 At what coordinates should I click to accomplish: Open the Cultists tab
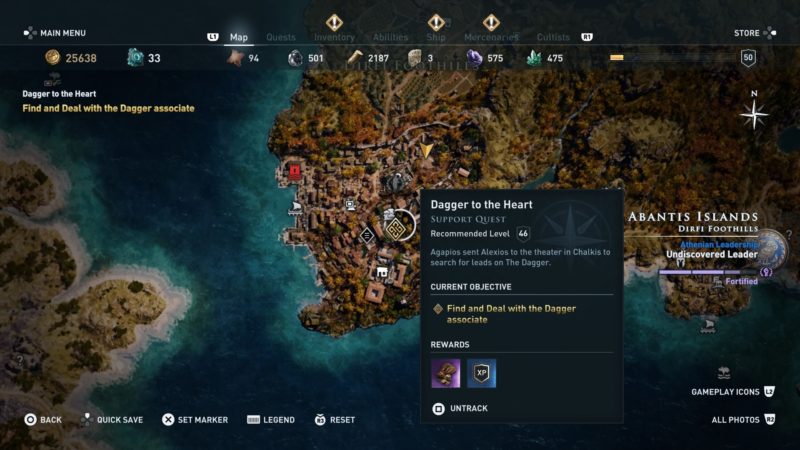coord(553,37)
